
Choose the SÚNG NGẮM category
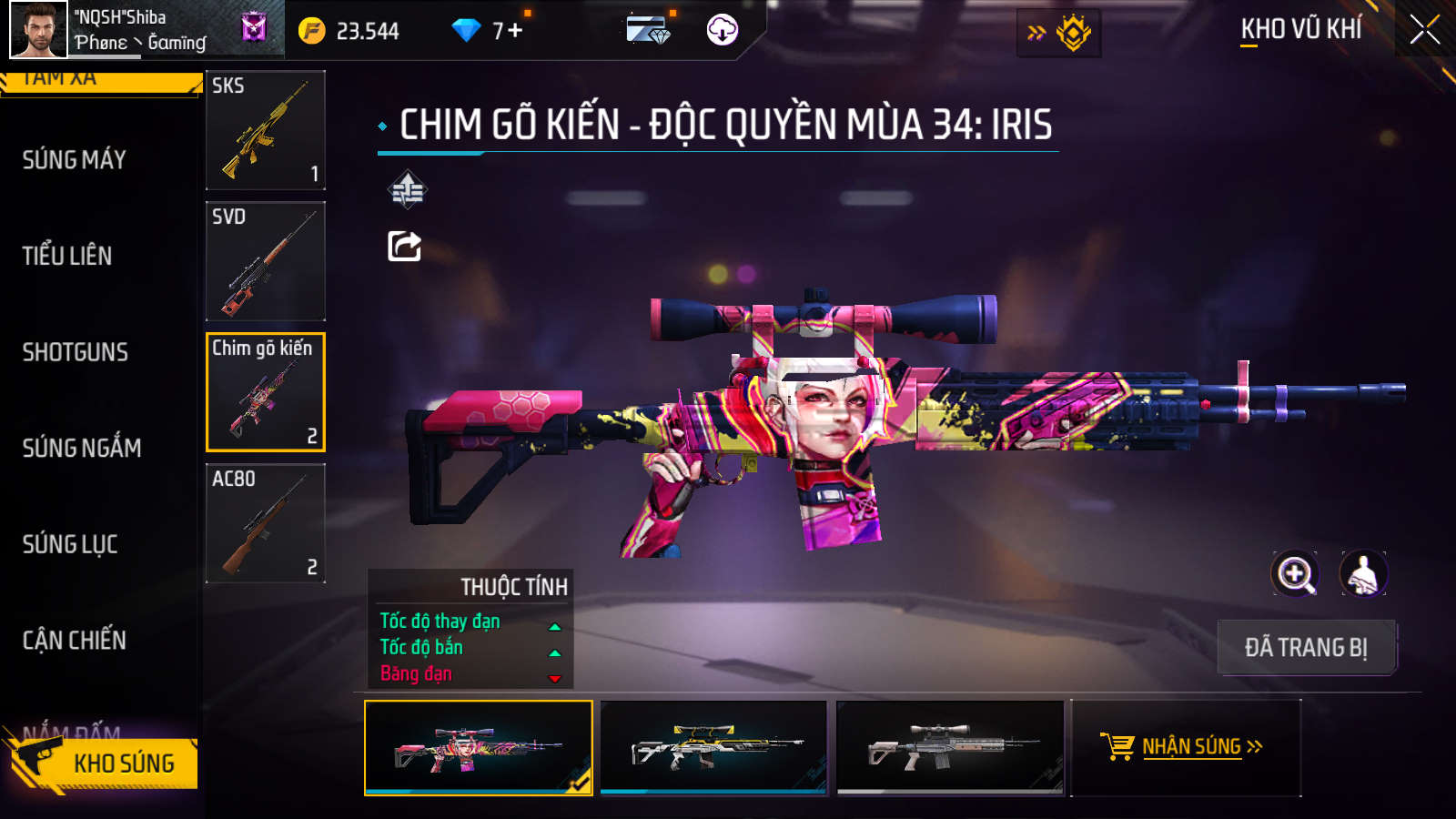82,448
